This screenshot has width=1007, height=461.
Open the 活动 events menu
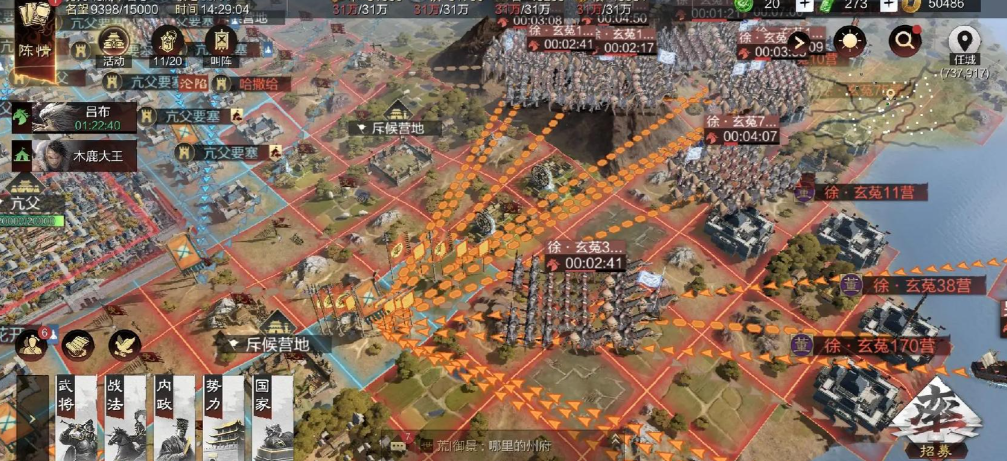point(112,45)
